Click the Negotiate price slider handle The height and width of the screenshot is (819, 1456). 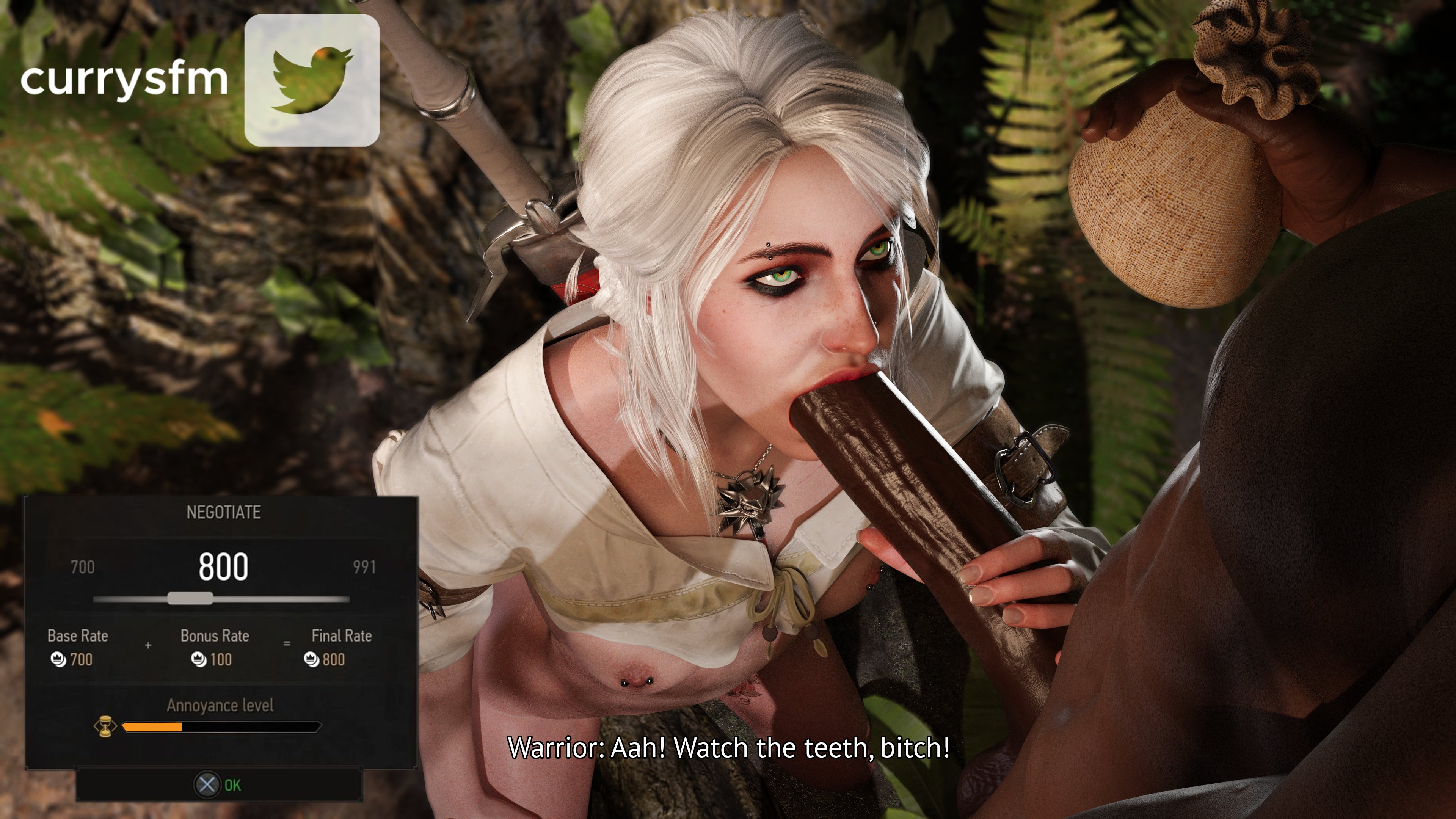pos(190,599)
